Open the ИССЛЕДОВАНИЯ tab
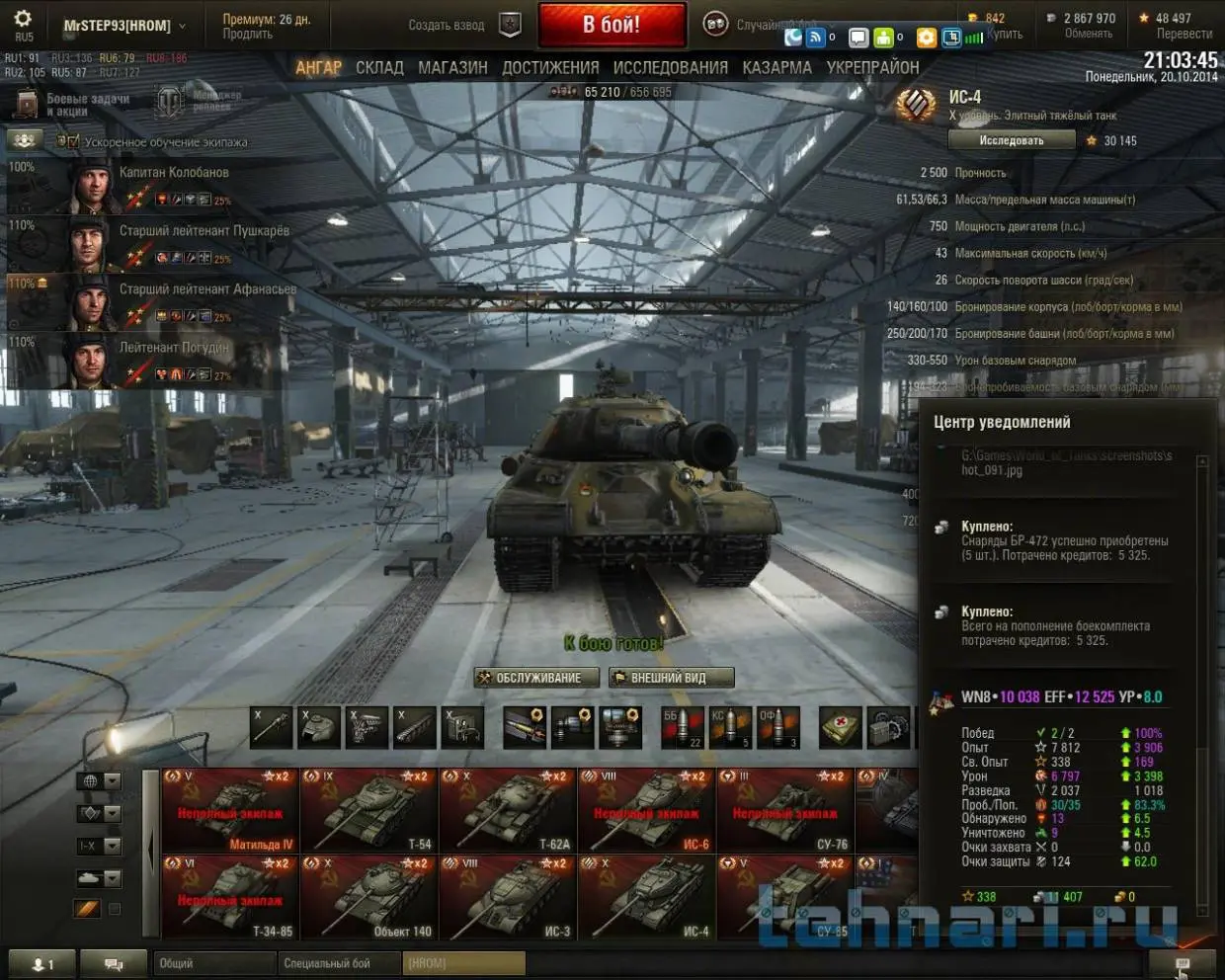Image resolution: width=1225 pixels, height=980 pixels. [670, 68]
